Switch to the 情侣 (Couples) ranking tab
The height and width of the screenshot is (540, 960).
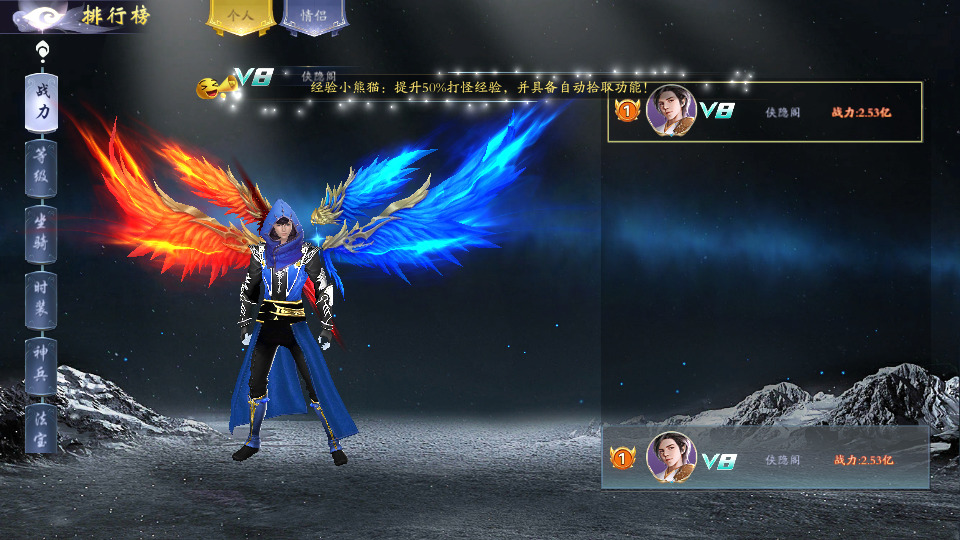(x=312, y=17)
